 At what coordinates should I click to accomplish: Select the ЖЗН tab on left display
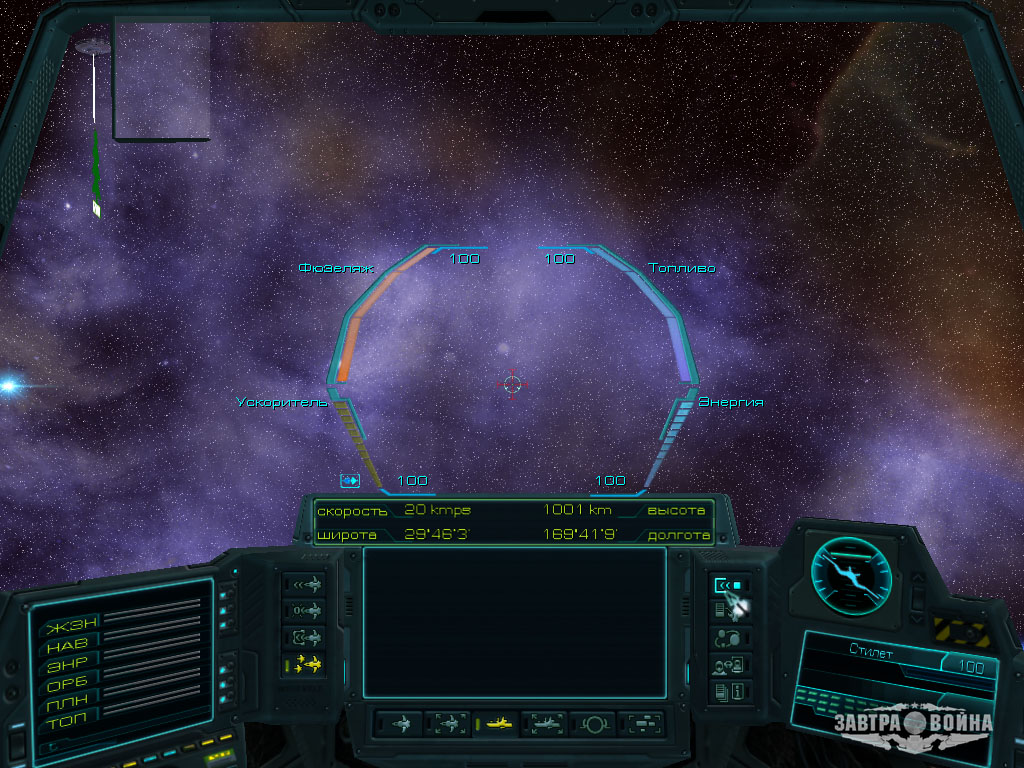[68, 628]
